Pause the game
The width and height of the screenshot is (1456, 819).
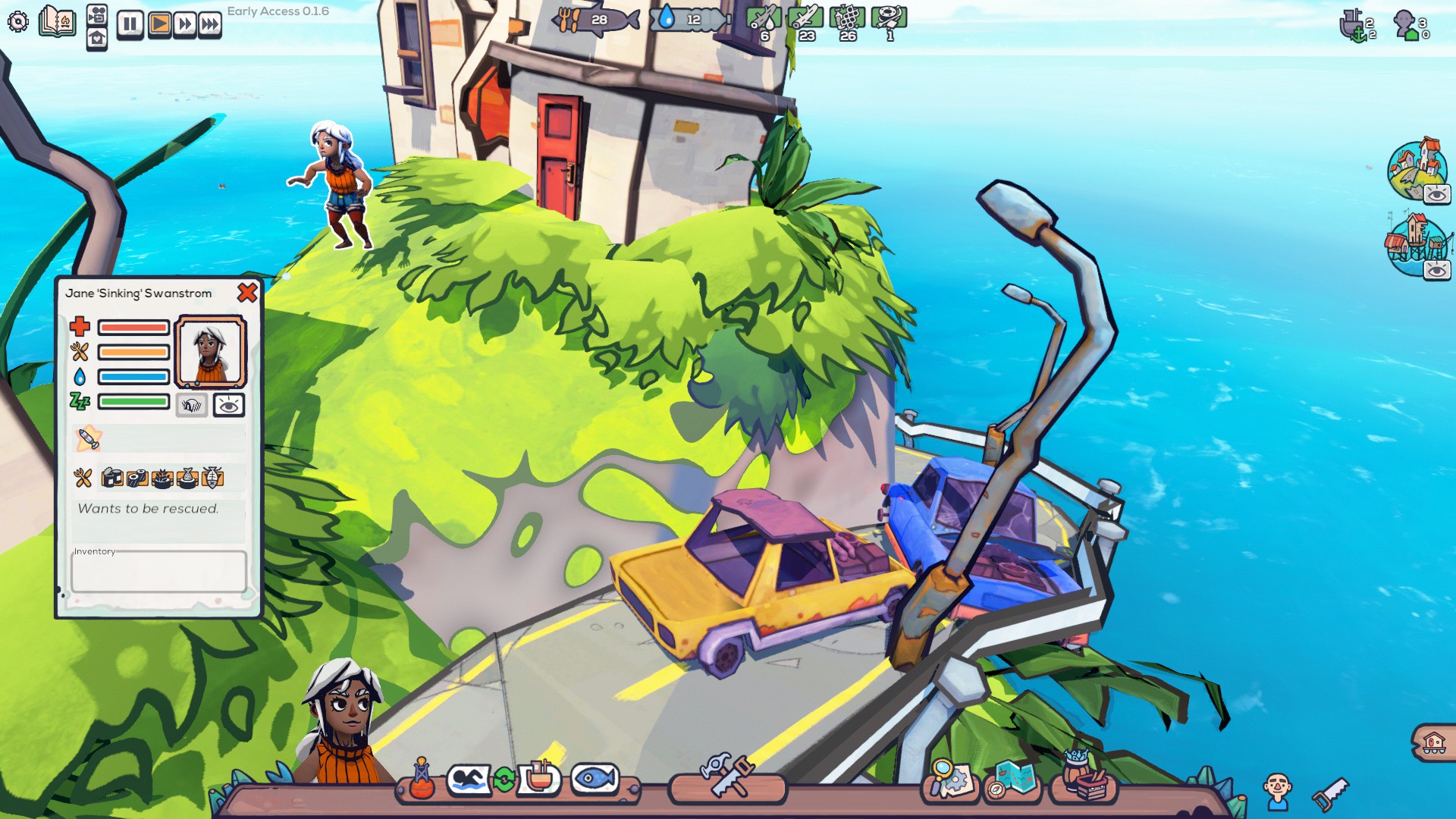(130, 24)
